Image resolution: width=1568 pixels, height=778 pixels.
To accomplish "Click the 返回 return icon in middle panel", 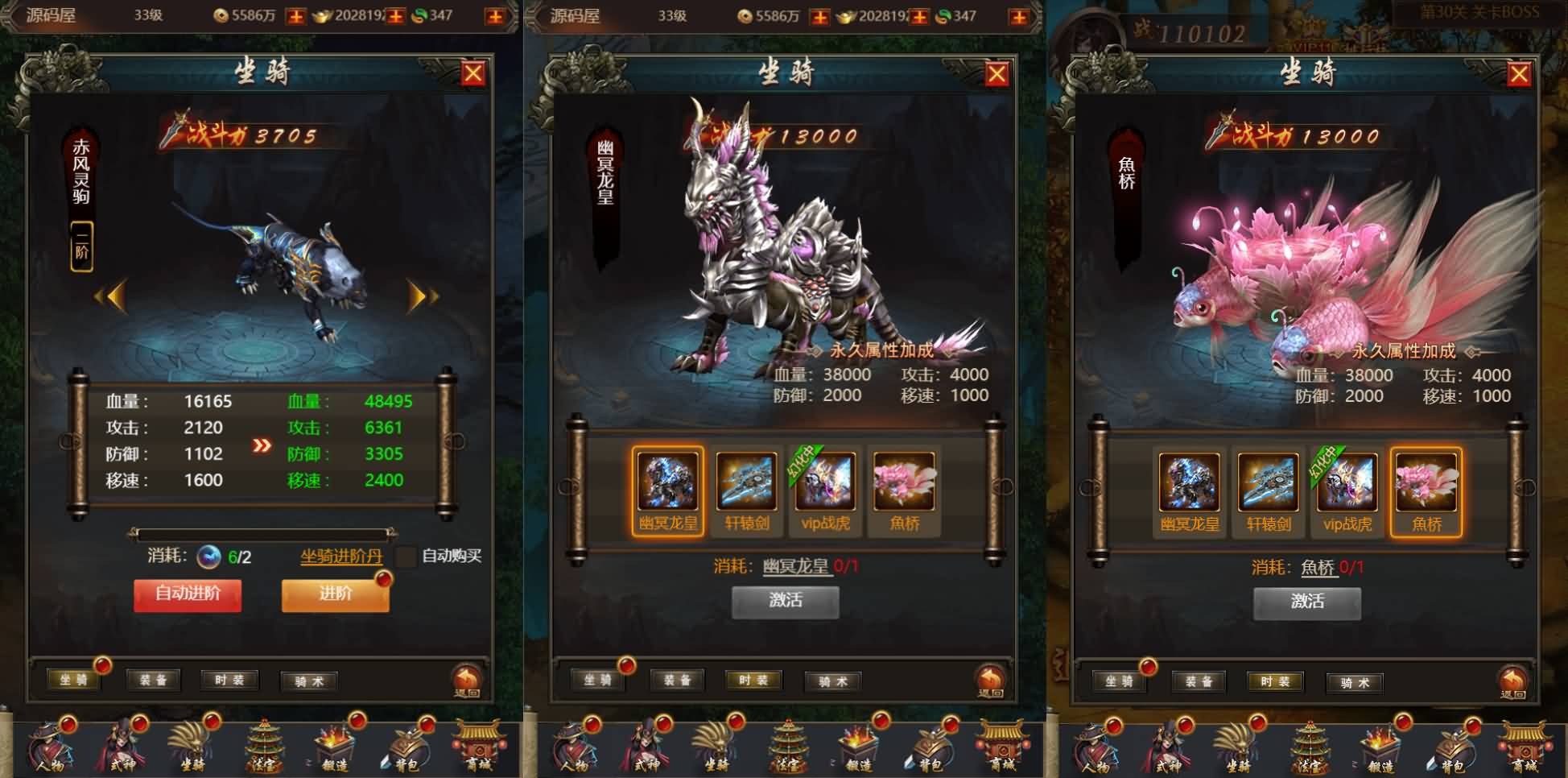I will (x=992, y=681).
